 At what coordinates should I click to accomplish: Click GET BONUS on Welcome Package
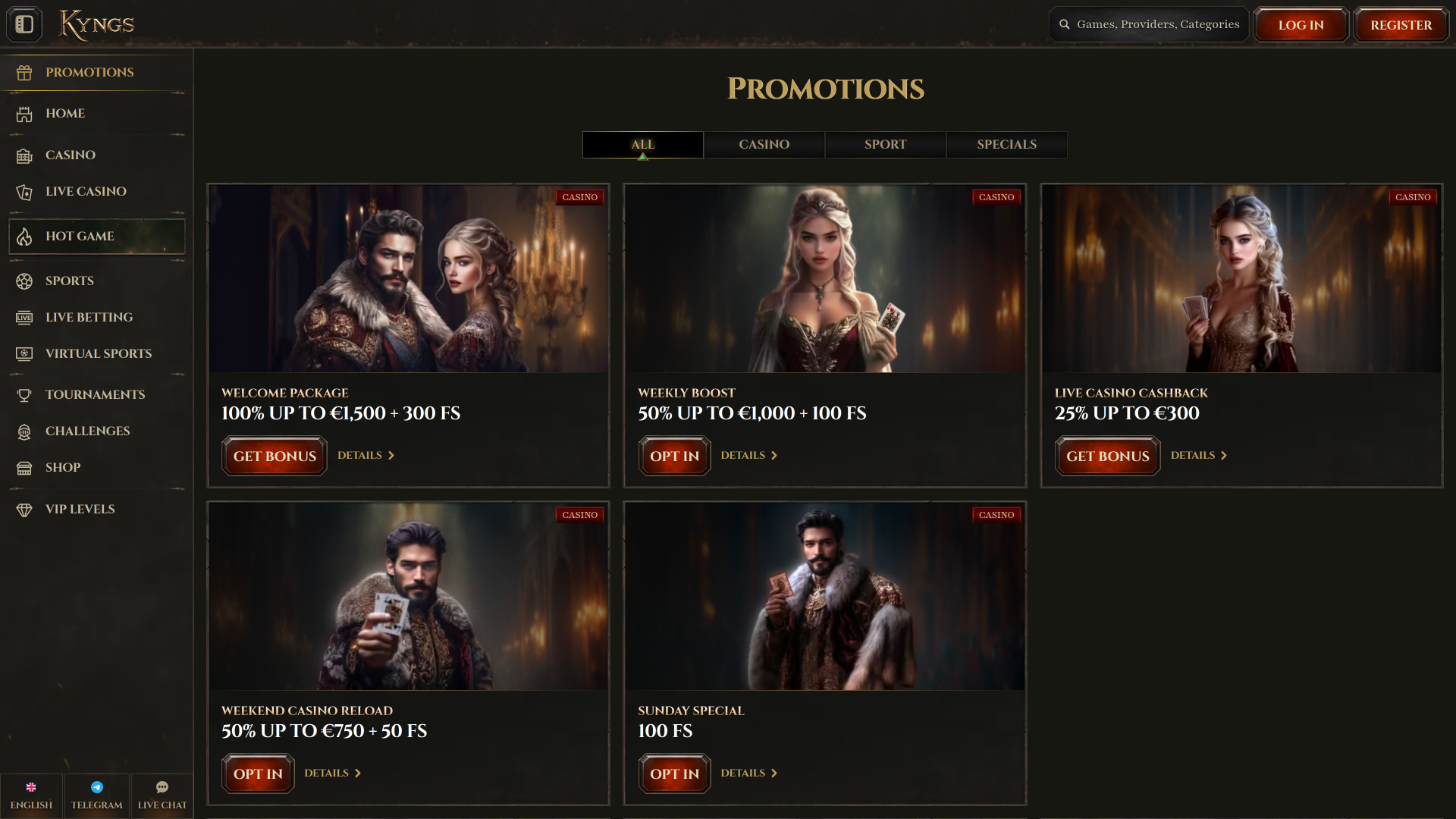click(x=274, y=456)
